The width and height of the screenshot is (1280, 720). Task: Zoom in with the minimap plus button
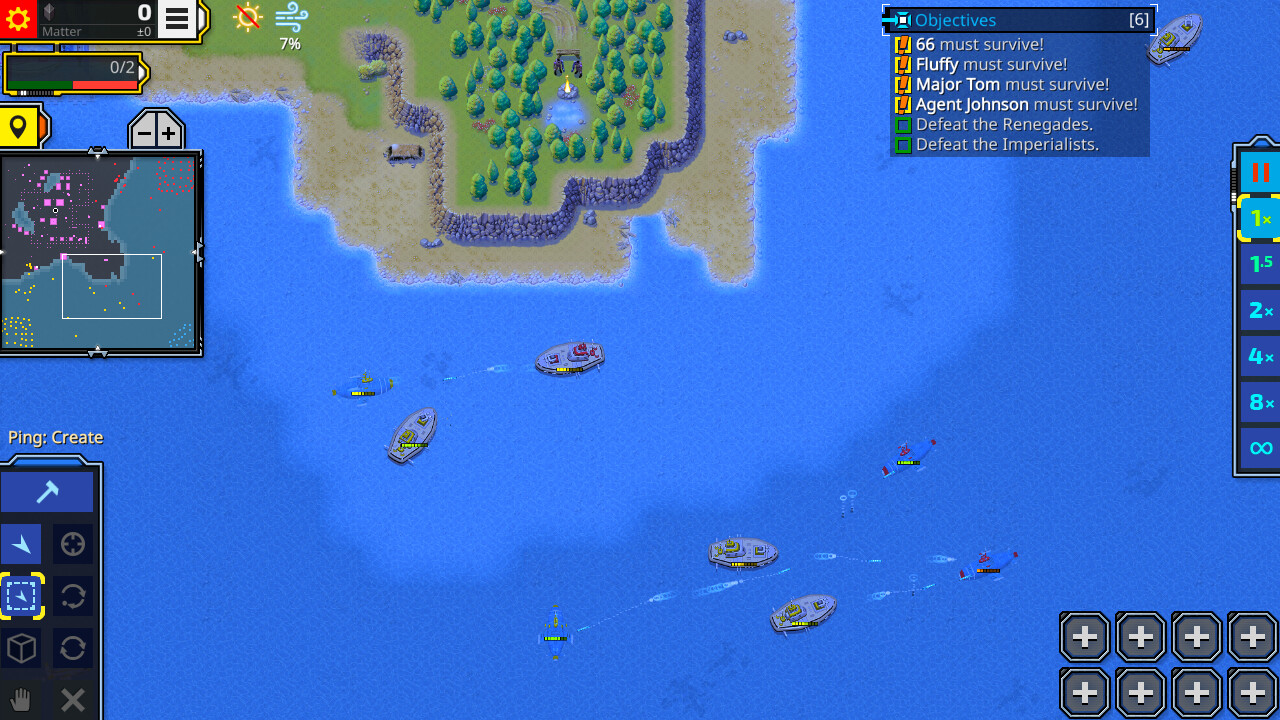point(167,130)
